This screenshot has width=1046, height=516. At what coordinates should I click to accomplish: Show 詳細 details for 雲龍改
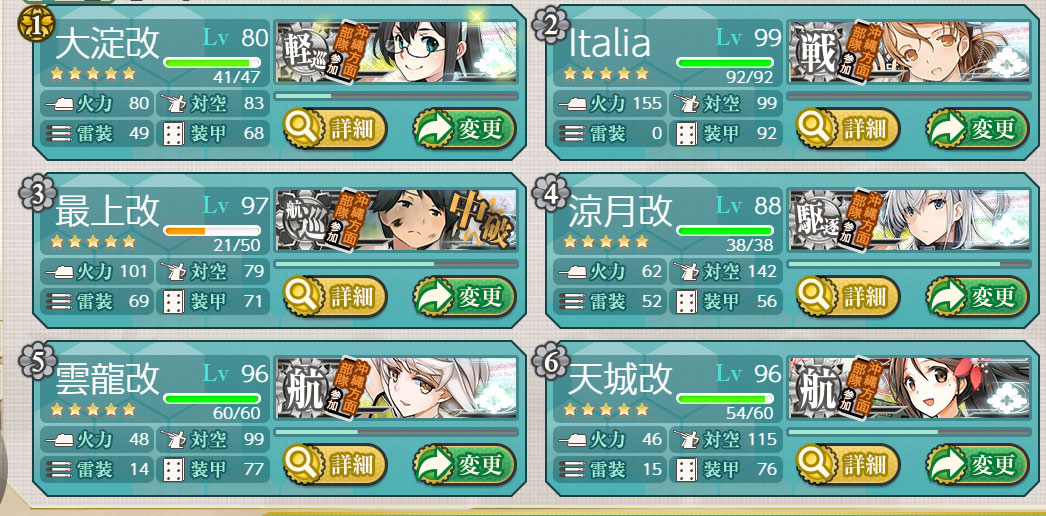334,464
